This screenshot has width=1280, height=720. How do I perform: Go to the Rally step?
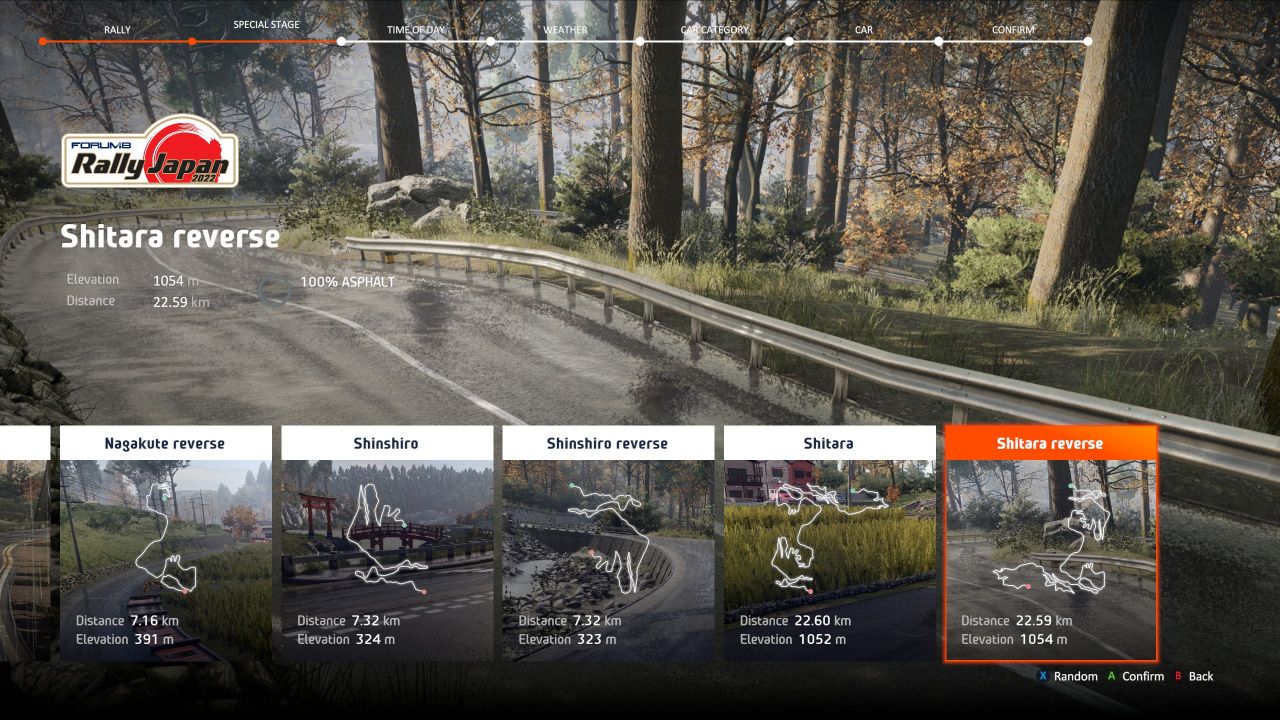pyautogui.click(x=117, y=30)
